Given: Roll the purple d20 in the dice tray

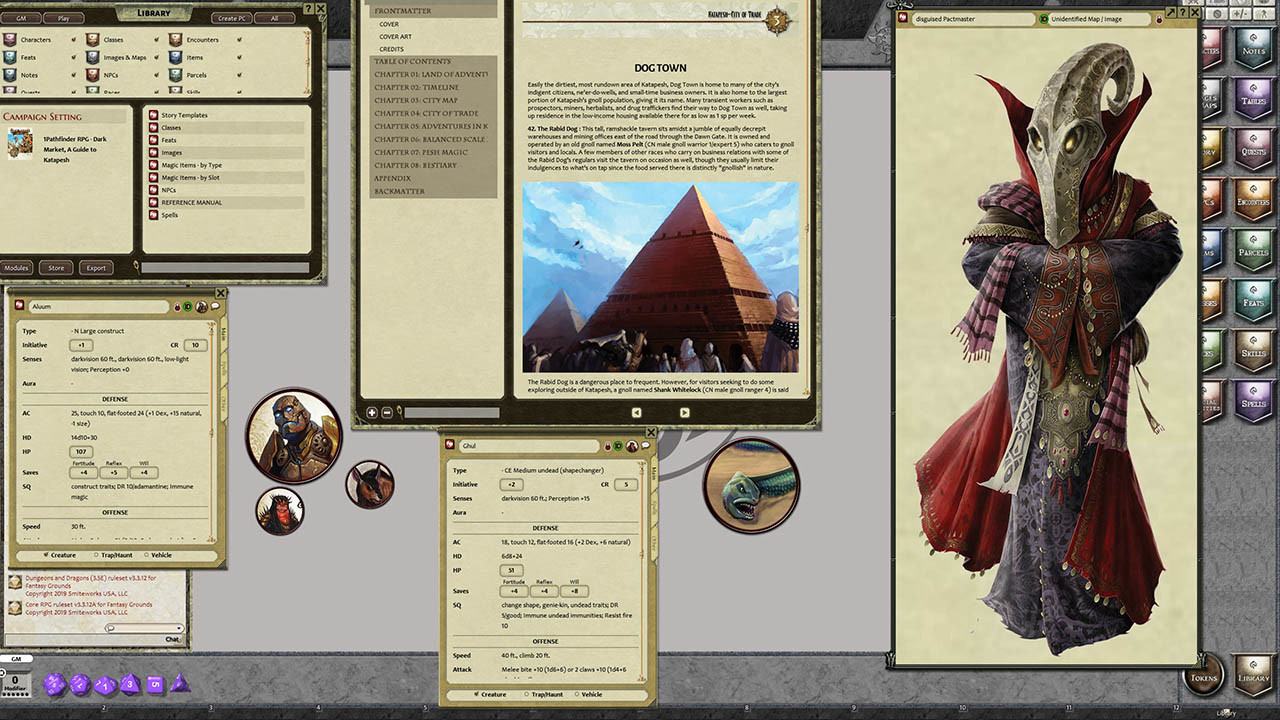Looking at the screenshot, I should point(54,685).
